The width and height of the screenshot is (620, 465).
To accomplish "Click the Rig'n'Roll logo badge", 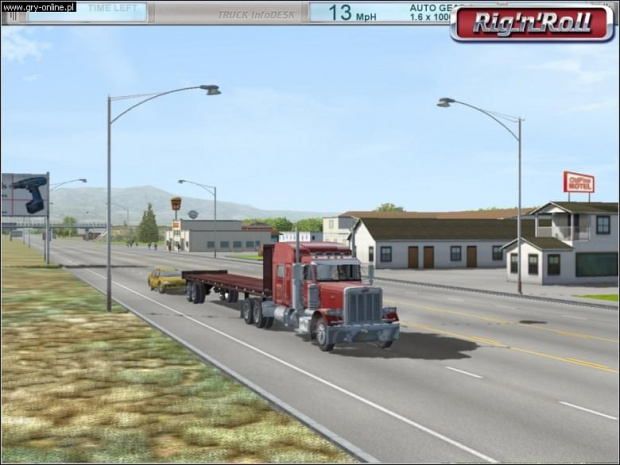I will [x=532, y=23].
